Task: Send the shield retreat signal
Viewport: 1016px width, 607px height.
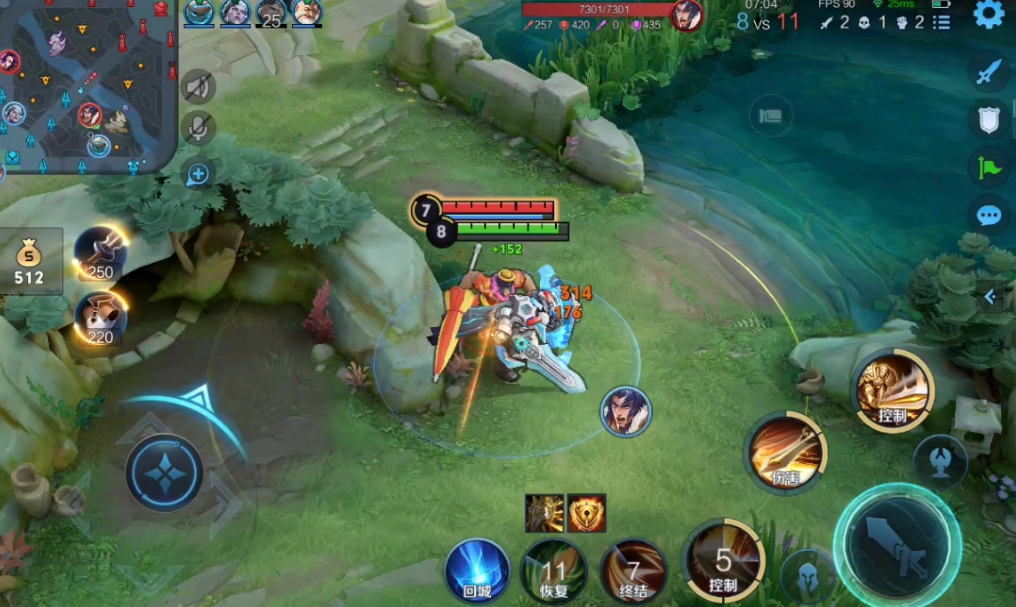Action: coord(988,120)
